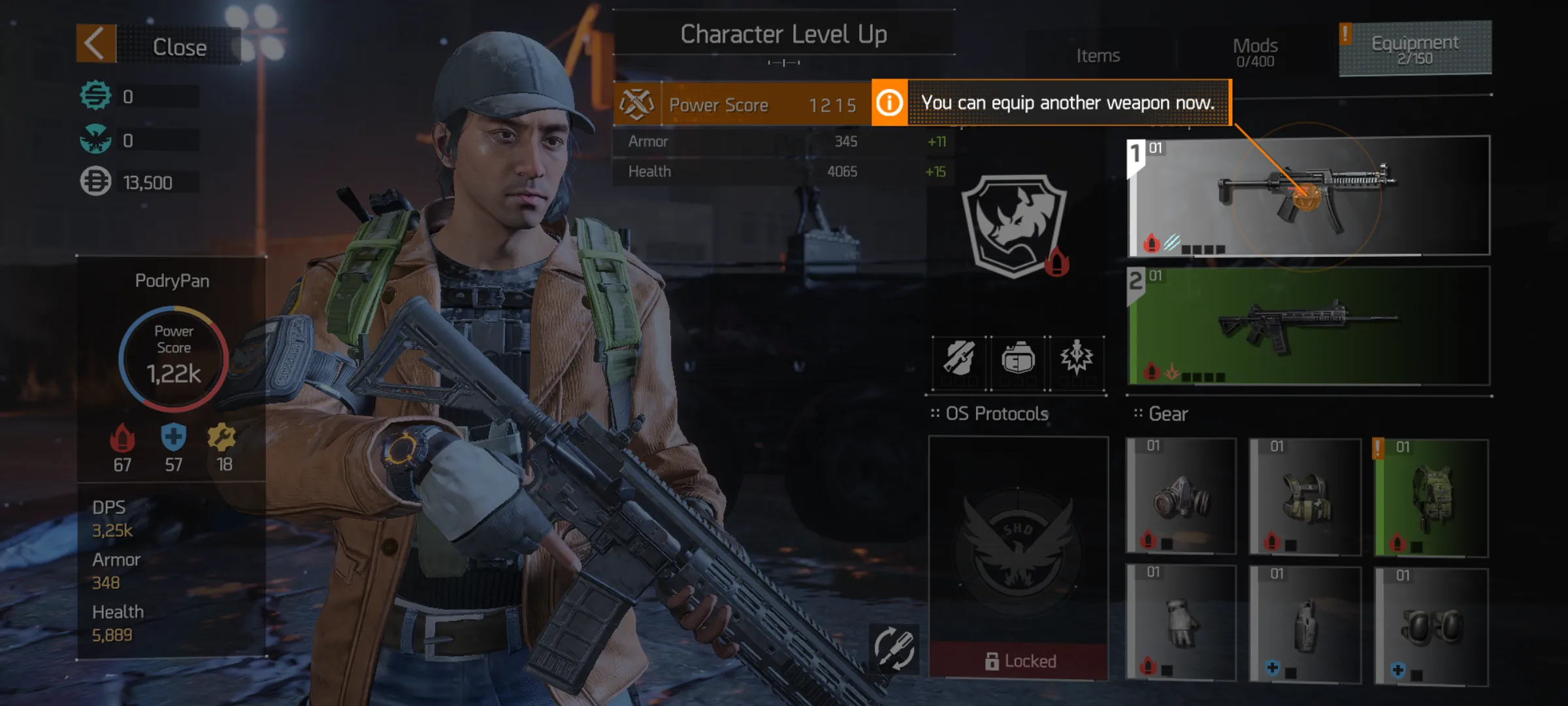Select the explosive burst skill slot
The width and height of the screenshot is (1568, 706).
(x=1077, y=358)
